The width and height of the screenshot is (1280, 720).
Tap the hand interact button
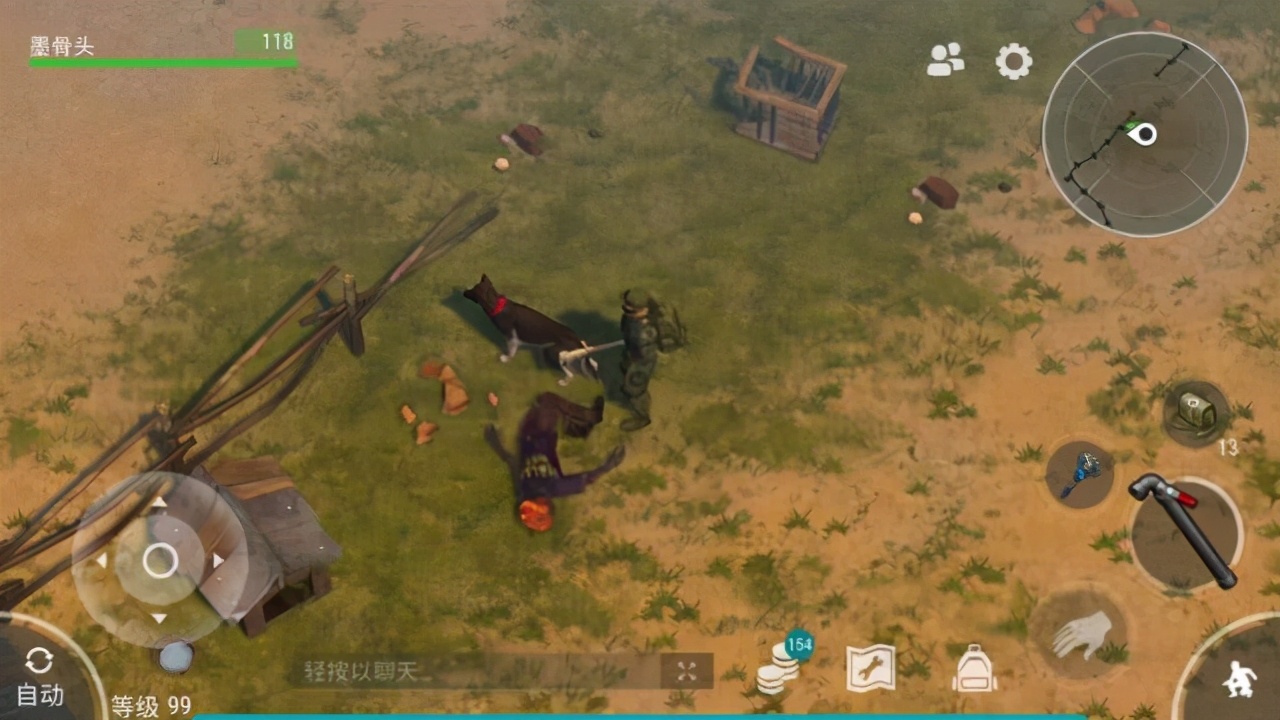click(1080, 634)
